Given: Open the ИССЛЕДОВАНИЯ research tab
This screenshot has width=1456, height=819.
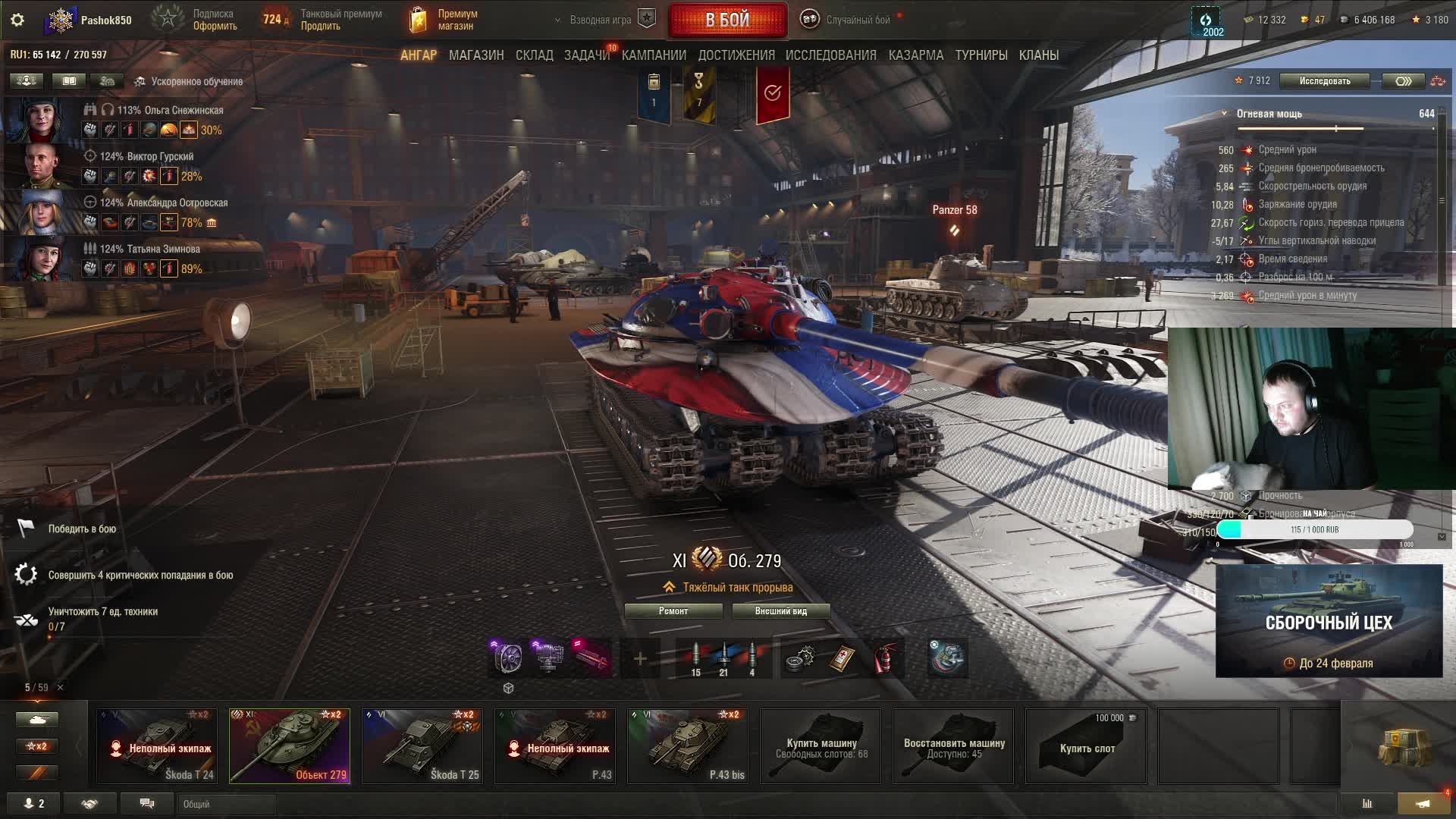Looking at the screenshot, I should click(x=830, y=55).
